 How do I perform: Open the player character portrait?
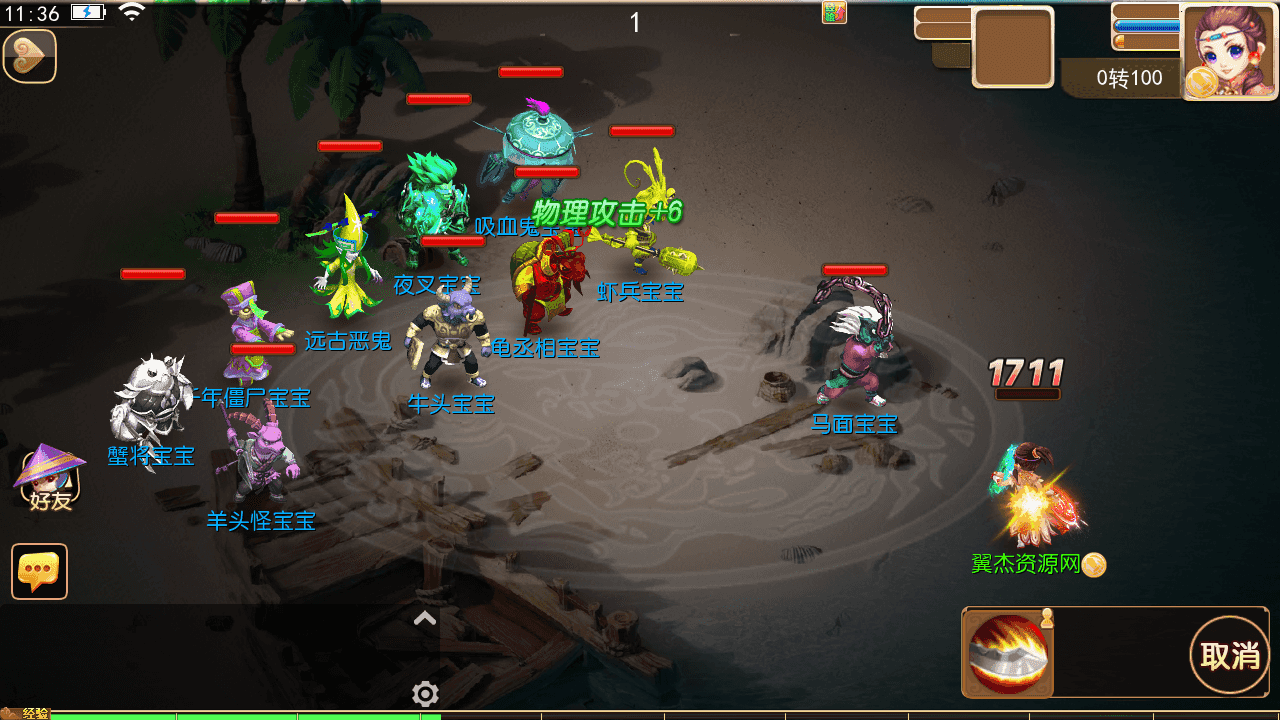1230,52
